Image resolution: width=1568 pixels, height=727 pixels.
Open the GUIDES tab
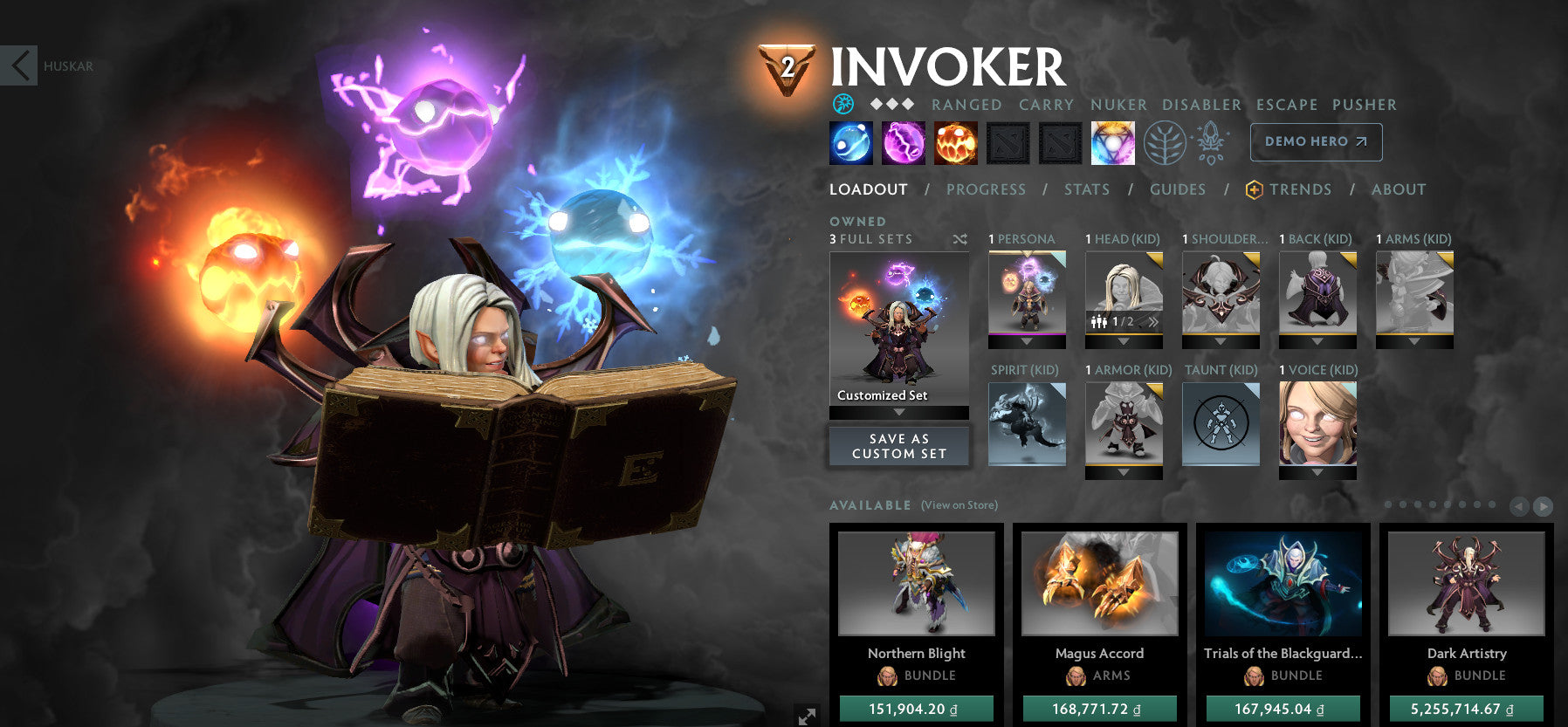[1178, 189]
